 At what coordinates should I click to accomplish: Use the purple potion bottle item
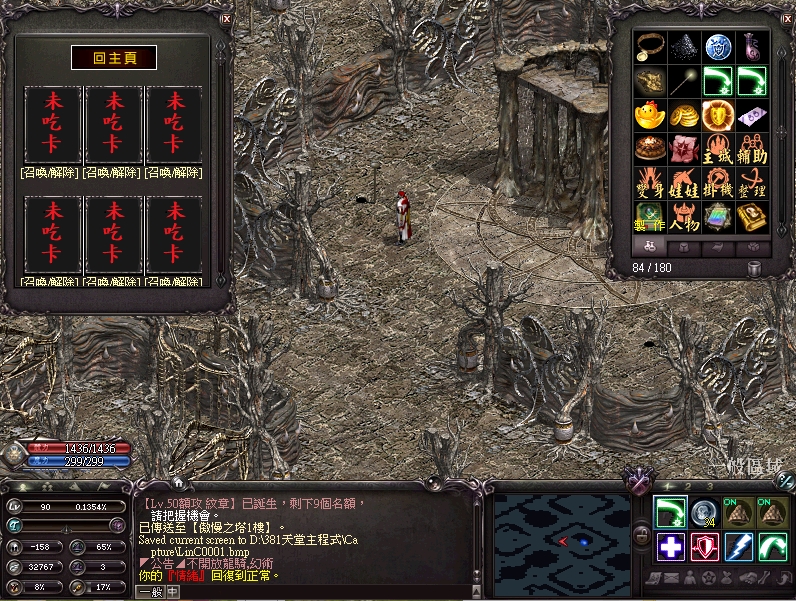point(752,45)
